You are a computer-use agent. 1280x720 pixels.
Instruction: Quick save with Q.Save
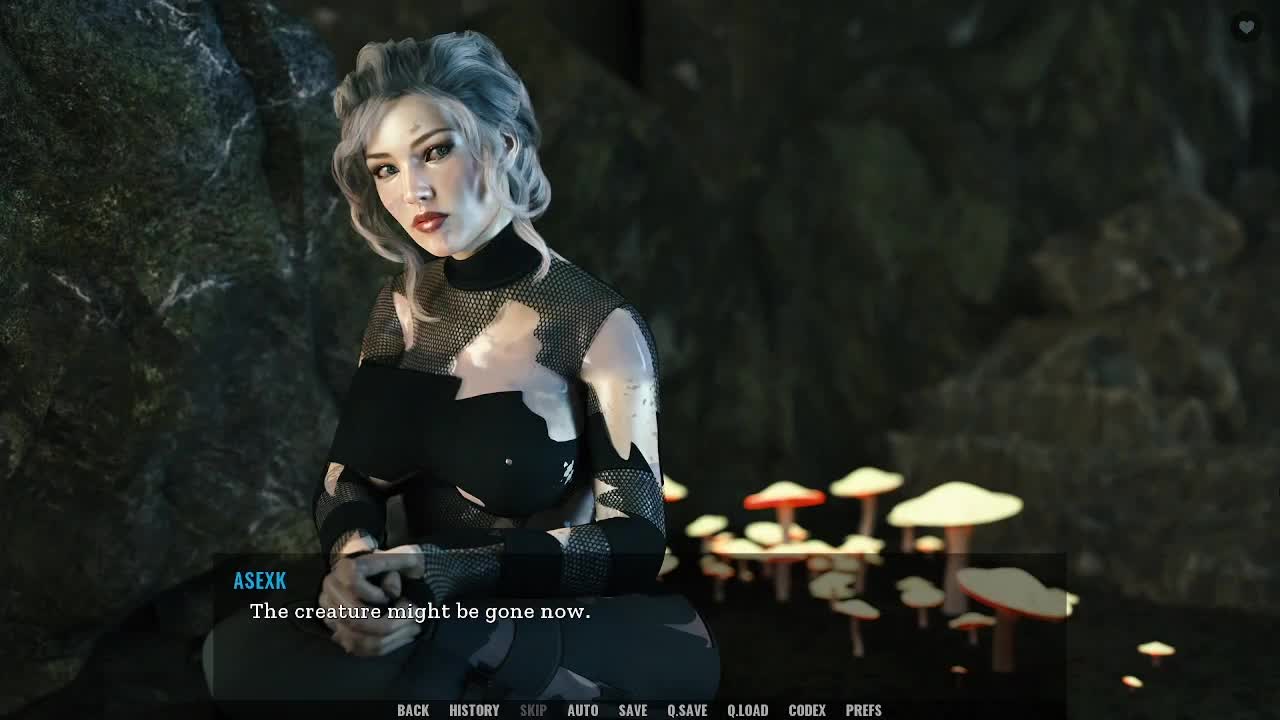click(x=687, y=710)
